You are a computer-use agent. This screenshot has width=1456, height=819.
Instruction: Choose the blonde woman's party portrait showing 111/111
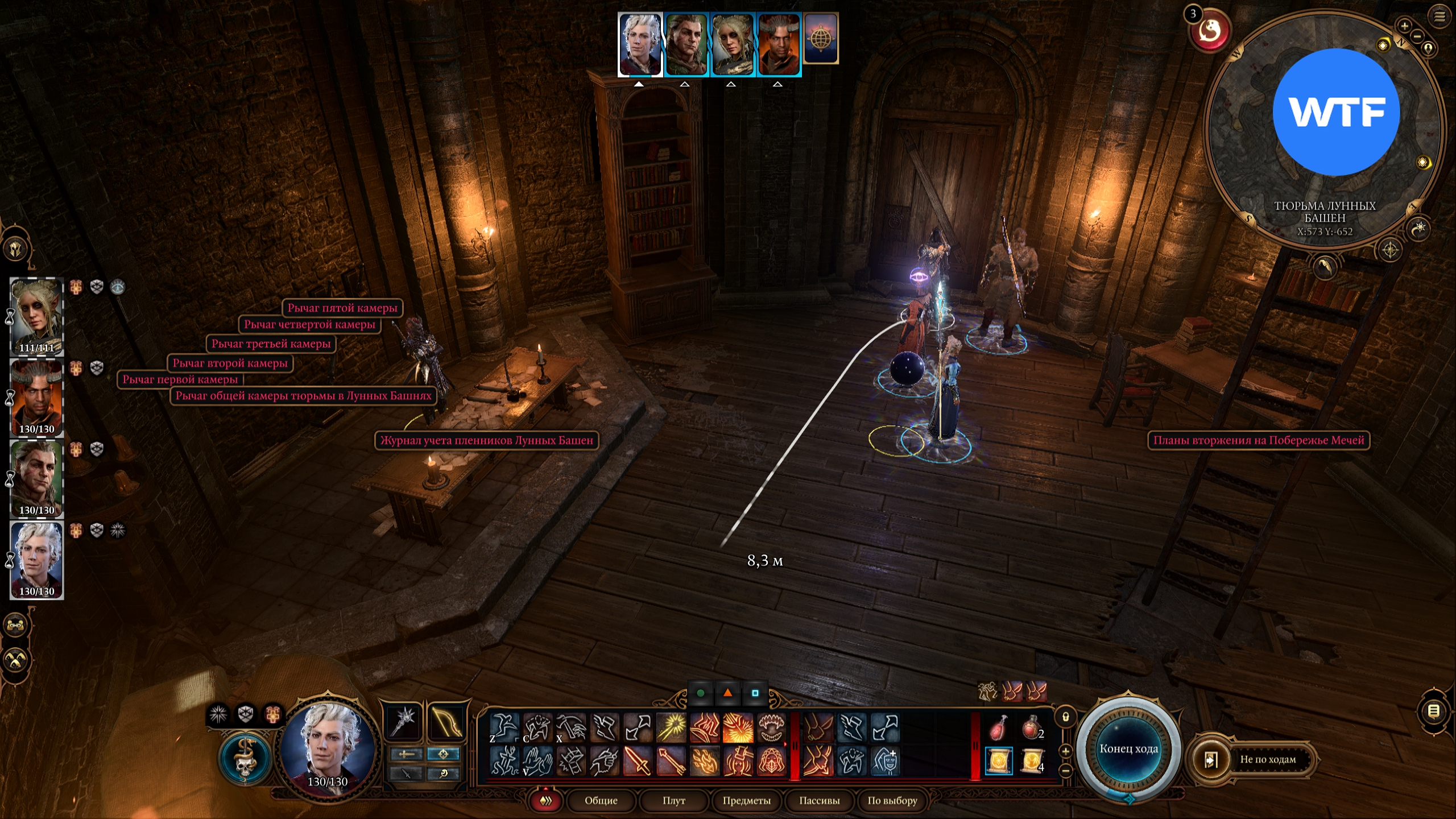(37, 316)
